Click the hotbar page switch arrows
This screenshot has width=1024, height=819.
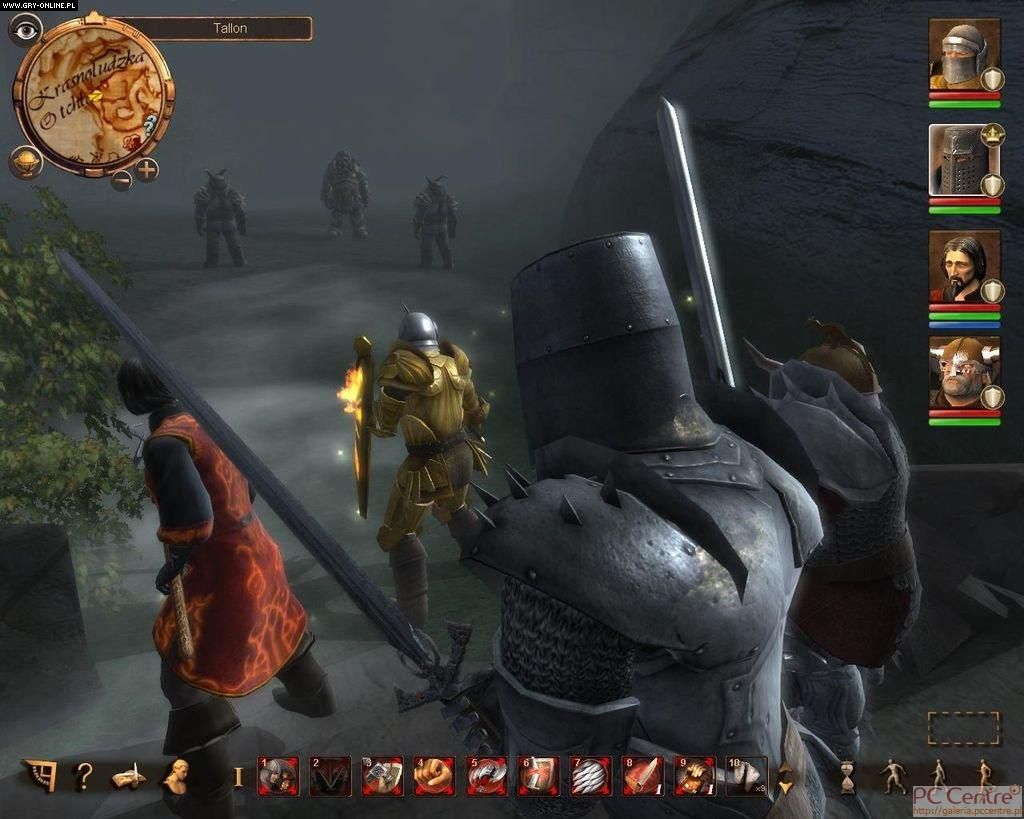(x=785, y=777)
